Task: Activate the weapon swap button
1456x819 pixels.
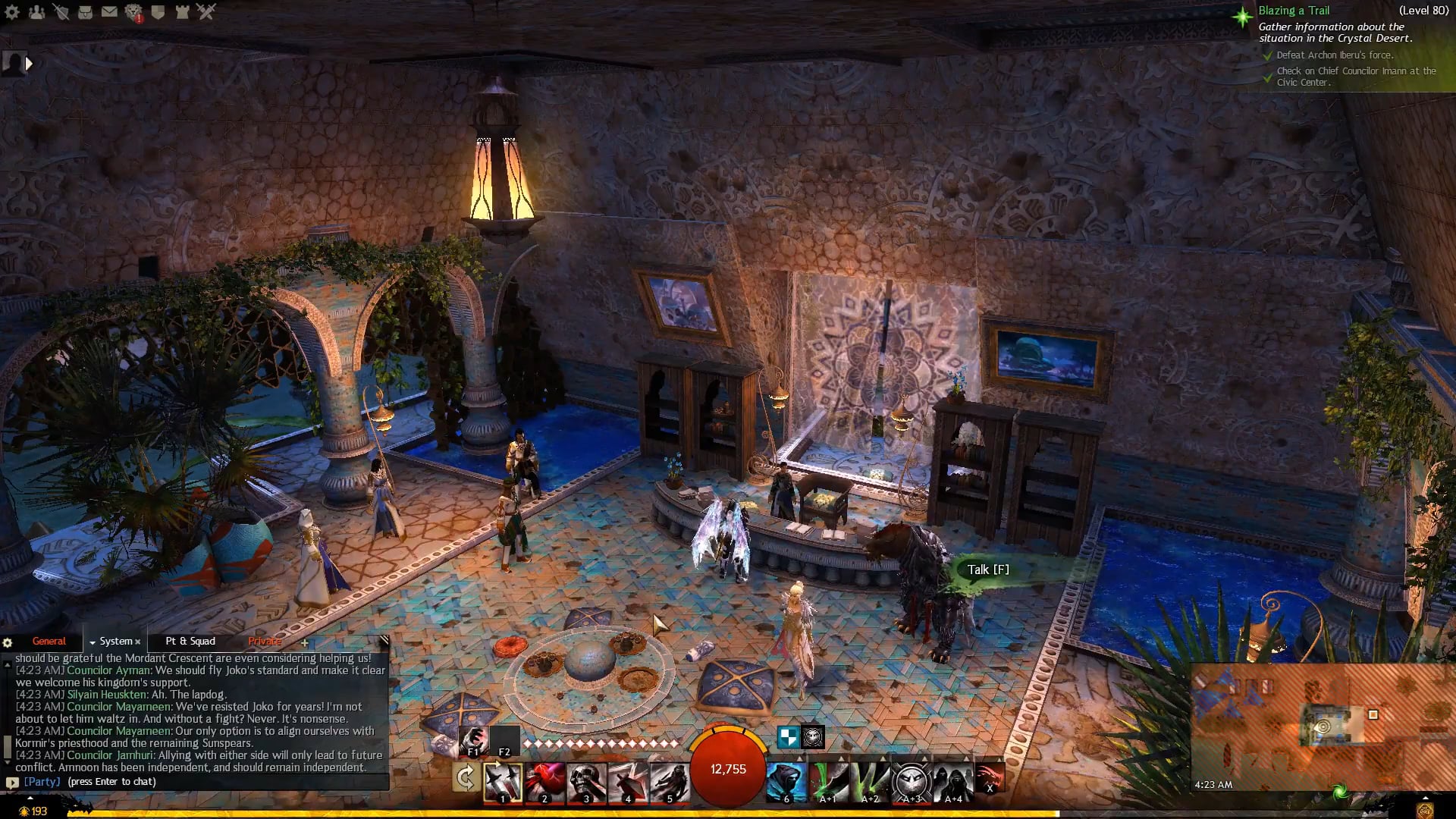Action: (465, 778)
